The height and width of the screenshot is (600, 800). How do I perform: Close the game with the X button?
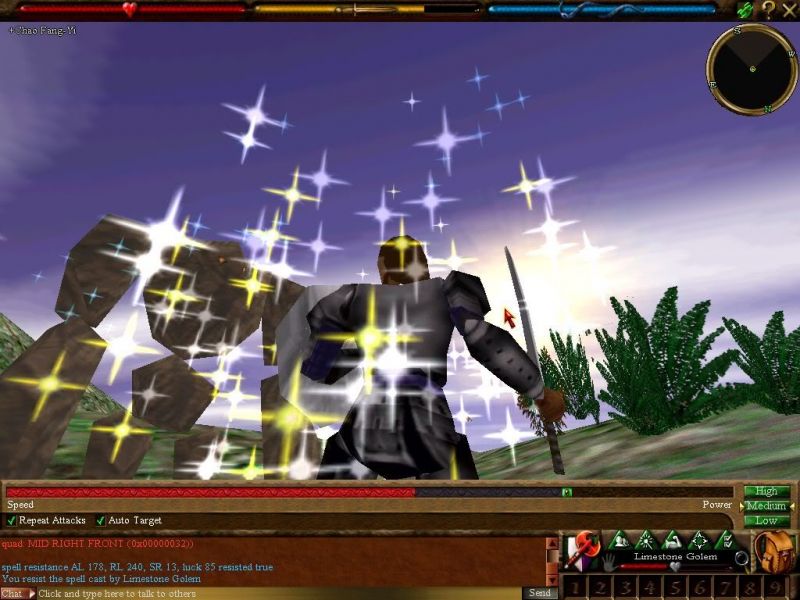pos(789,10)
